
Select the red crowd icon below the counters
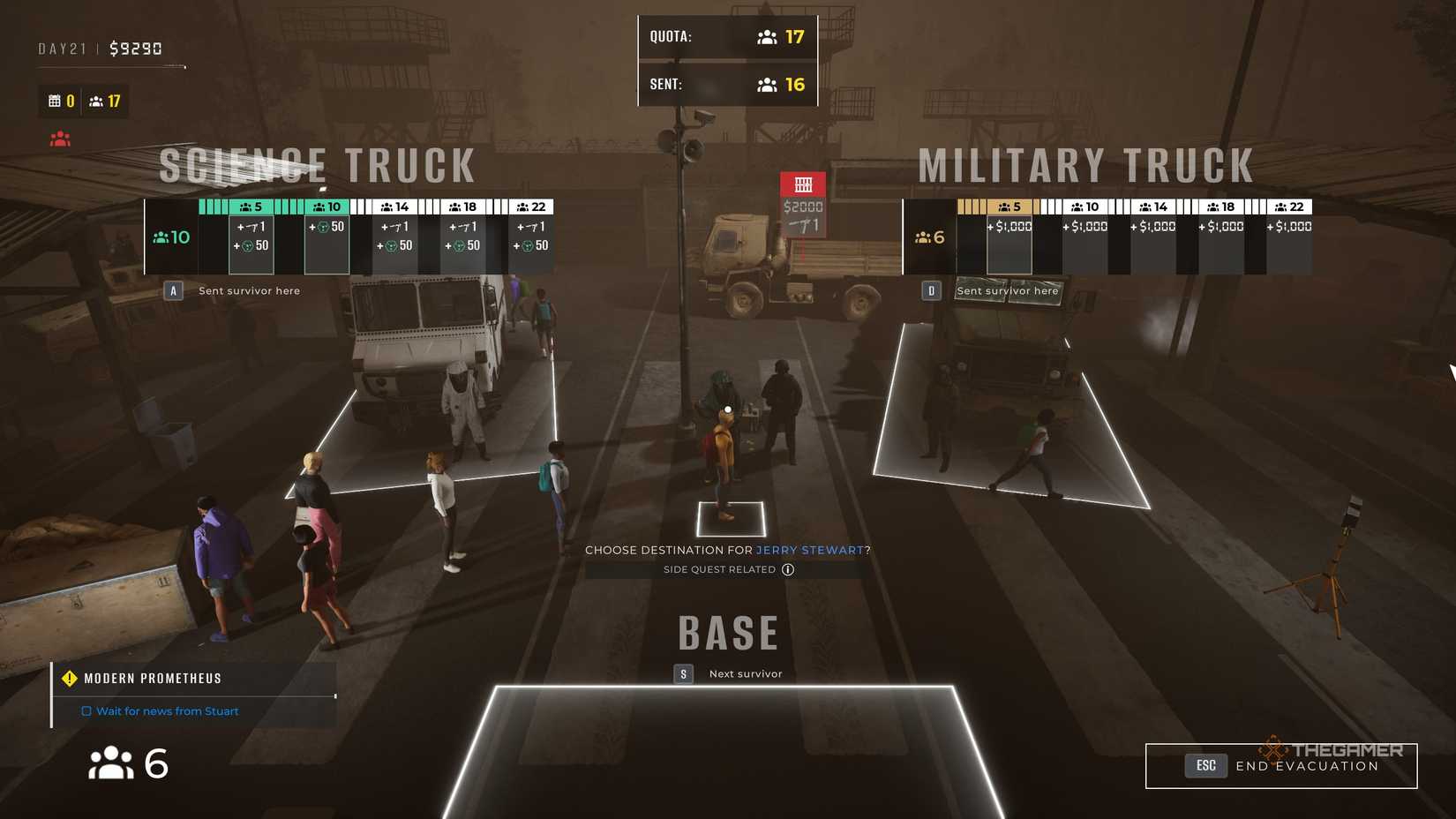(x=58, y=138)
